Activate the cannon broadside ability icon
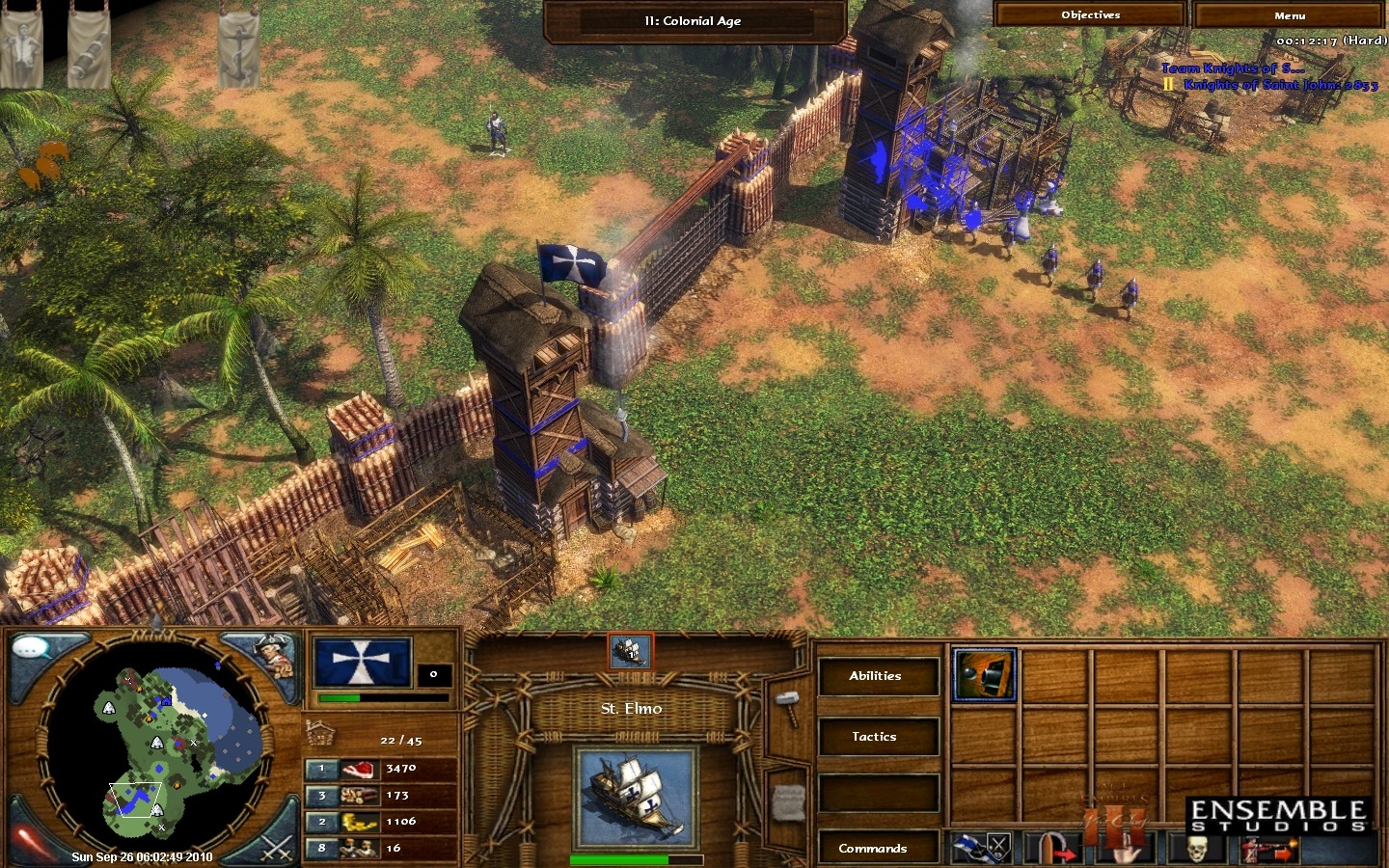1389x868 pixels. pos(984,674)
